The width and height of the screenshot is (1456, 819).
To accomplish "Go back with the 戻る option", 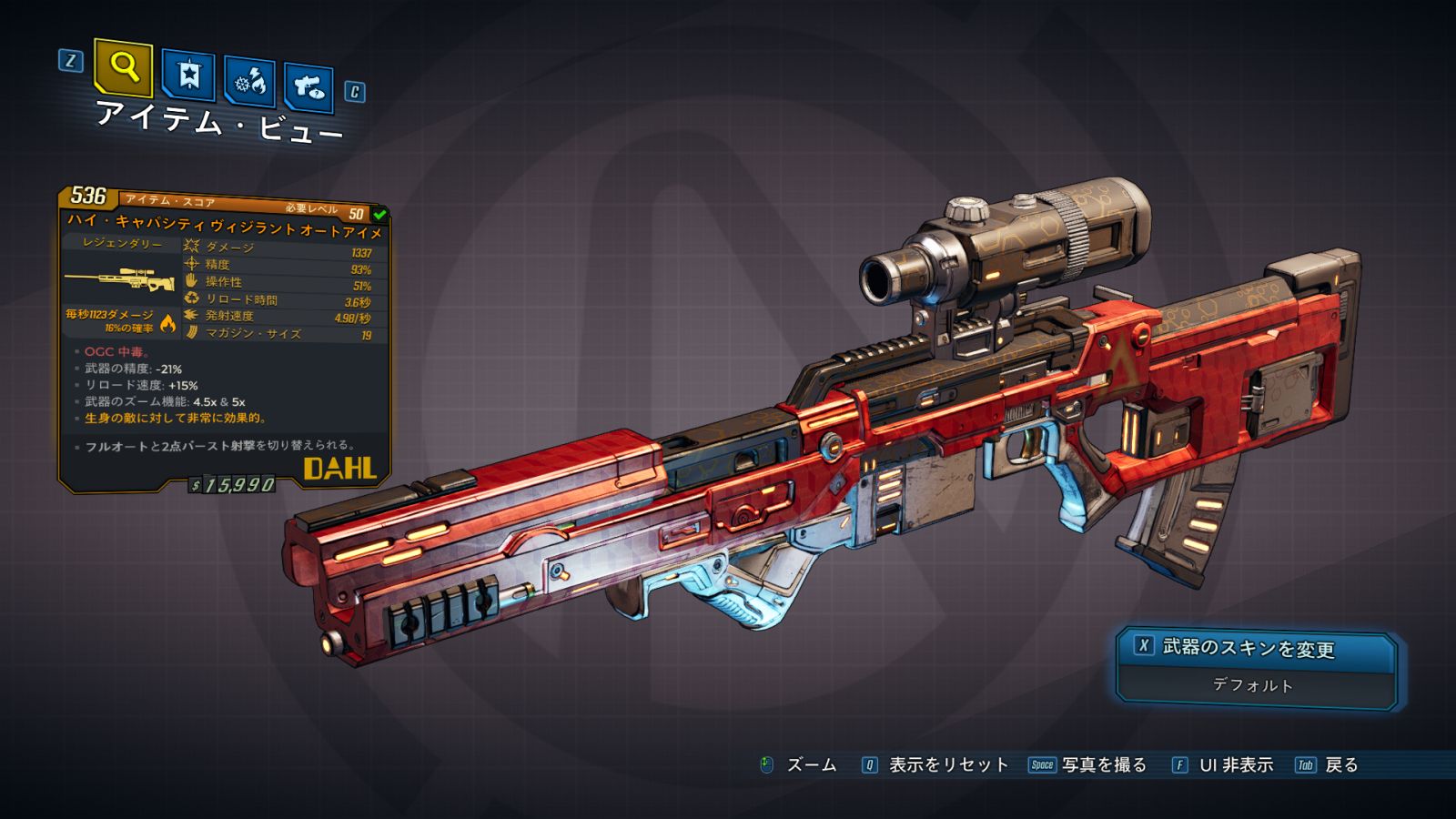I will (1328, 765).
